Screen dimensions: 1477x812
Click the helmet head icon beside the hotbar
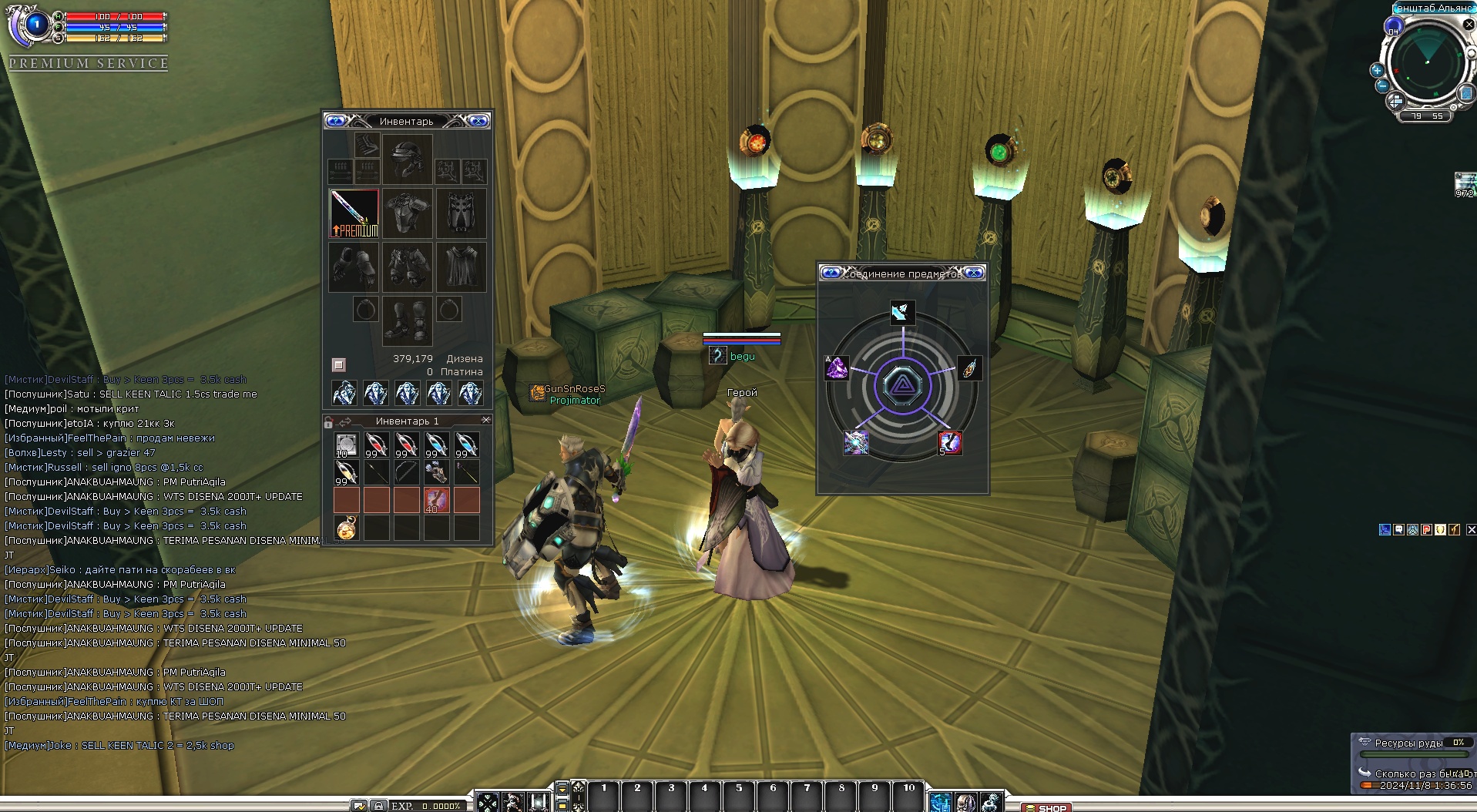coord(965,802)
